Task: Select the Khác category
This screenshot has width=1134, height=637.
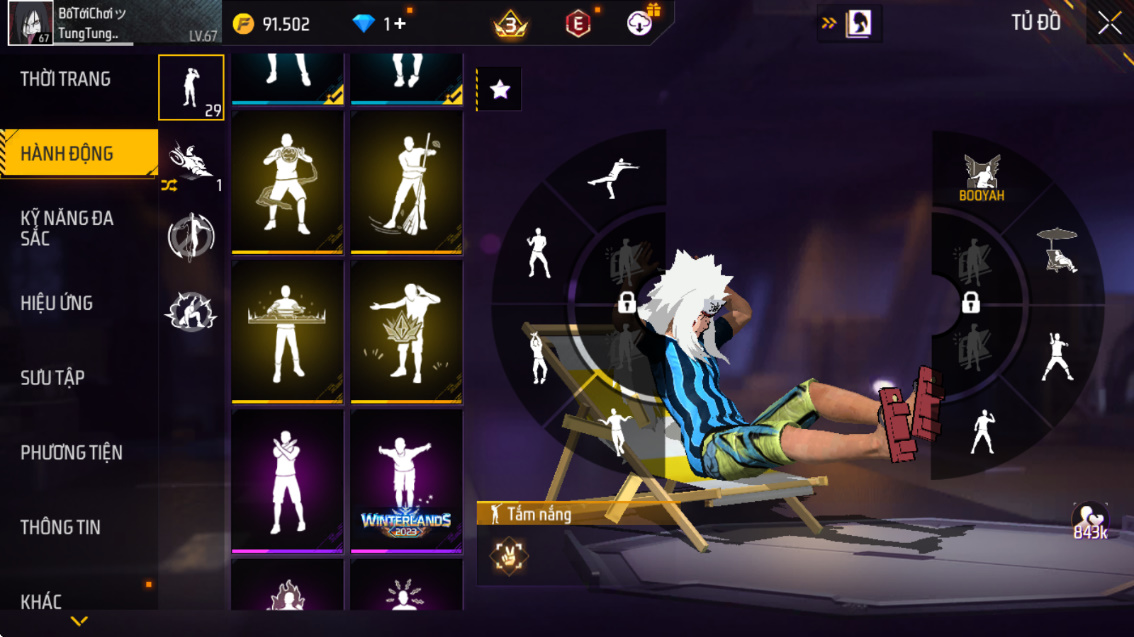Action: click(41, 601)
